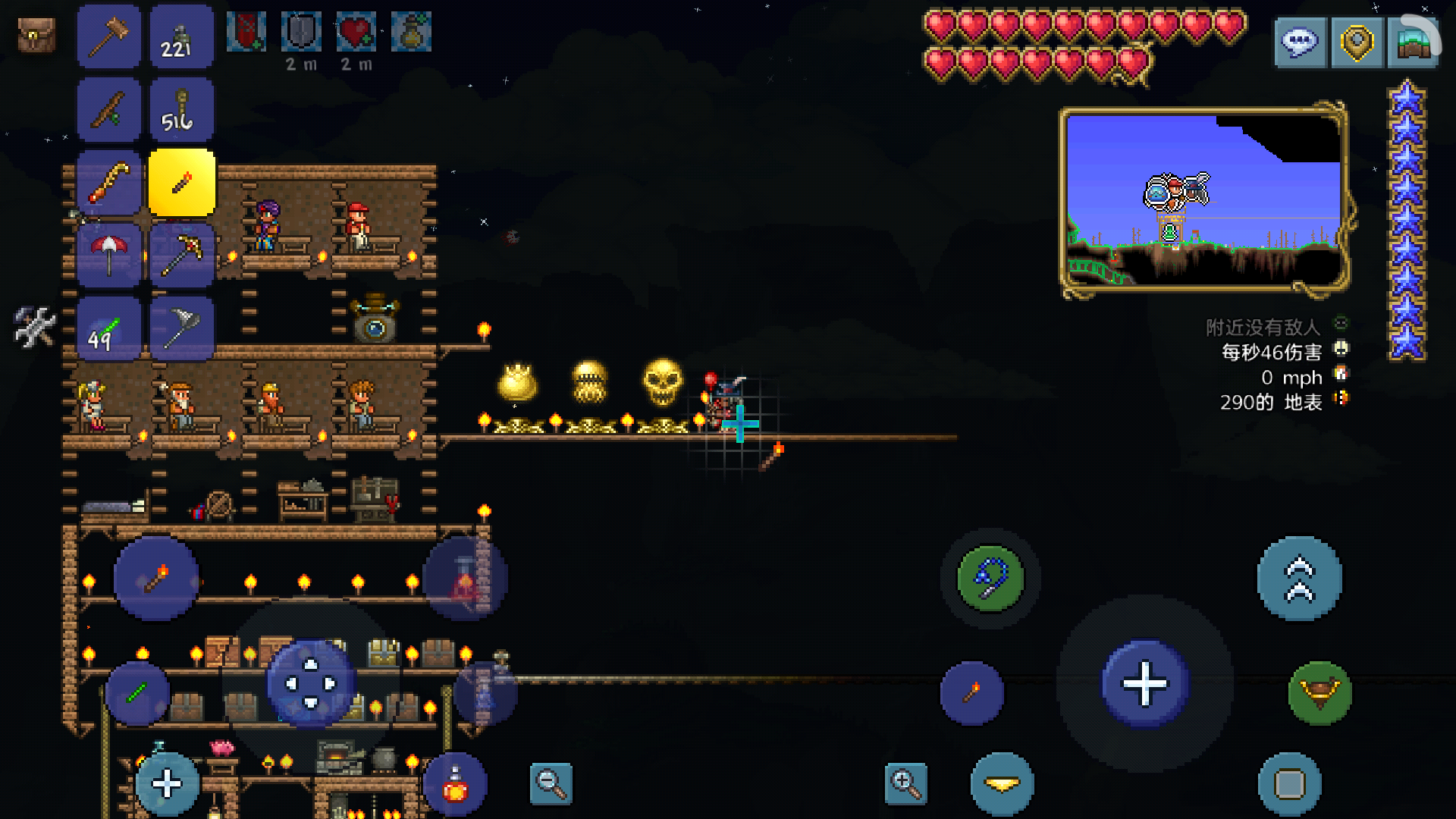Open the gold-framed minimap

[1204, 200]
